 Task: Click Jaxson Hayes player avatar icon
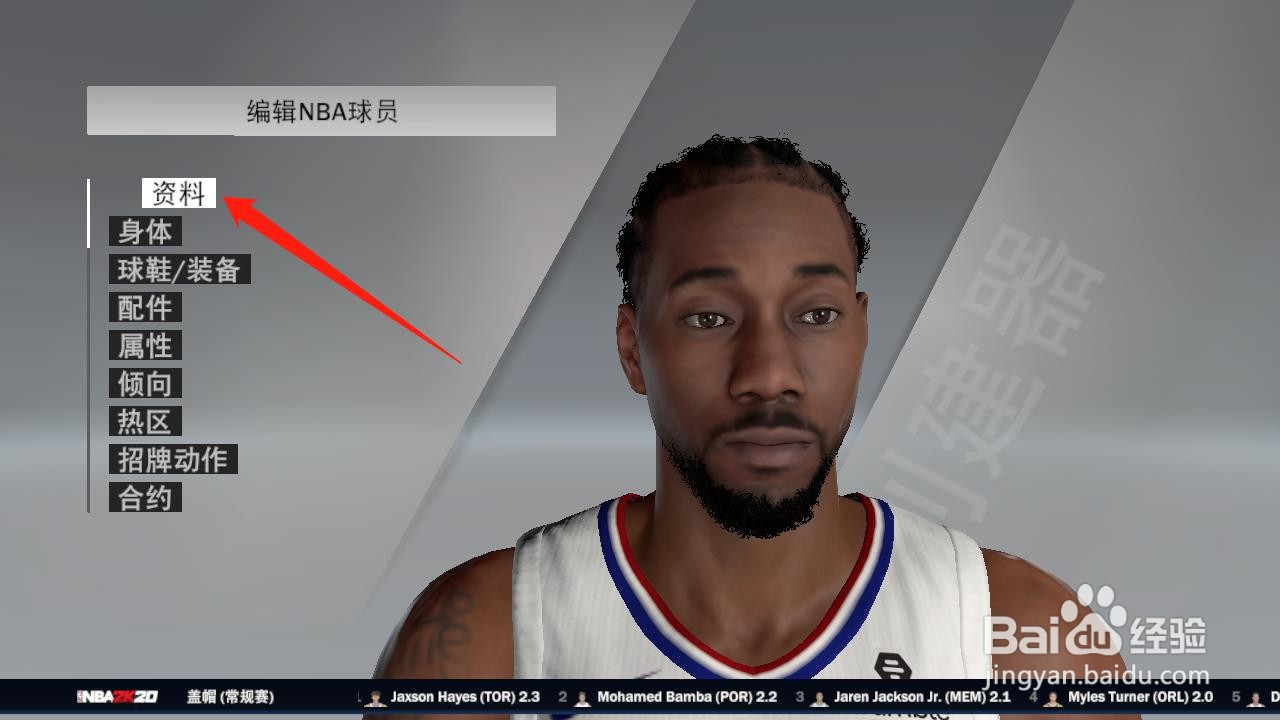point(378,697)
